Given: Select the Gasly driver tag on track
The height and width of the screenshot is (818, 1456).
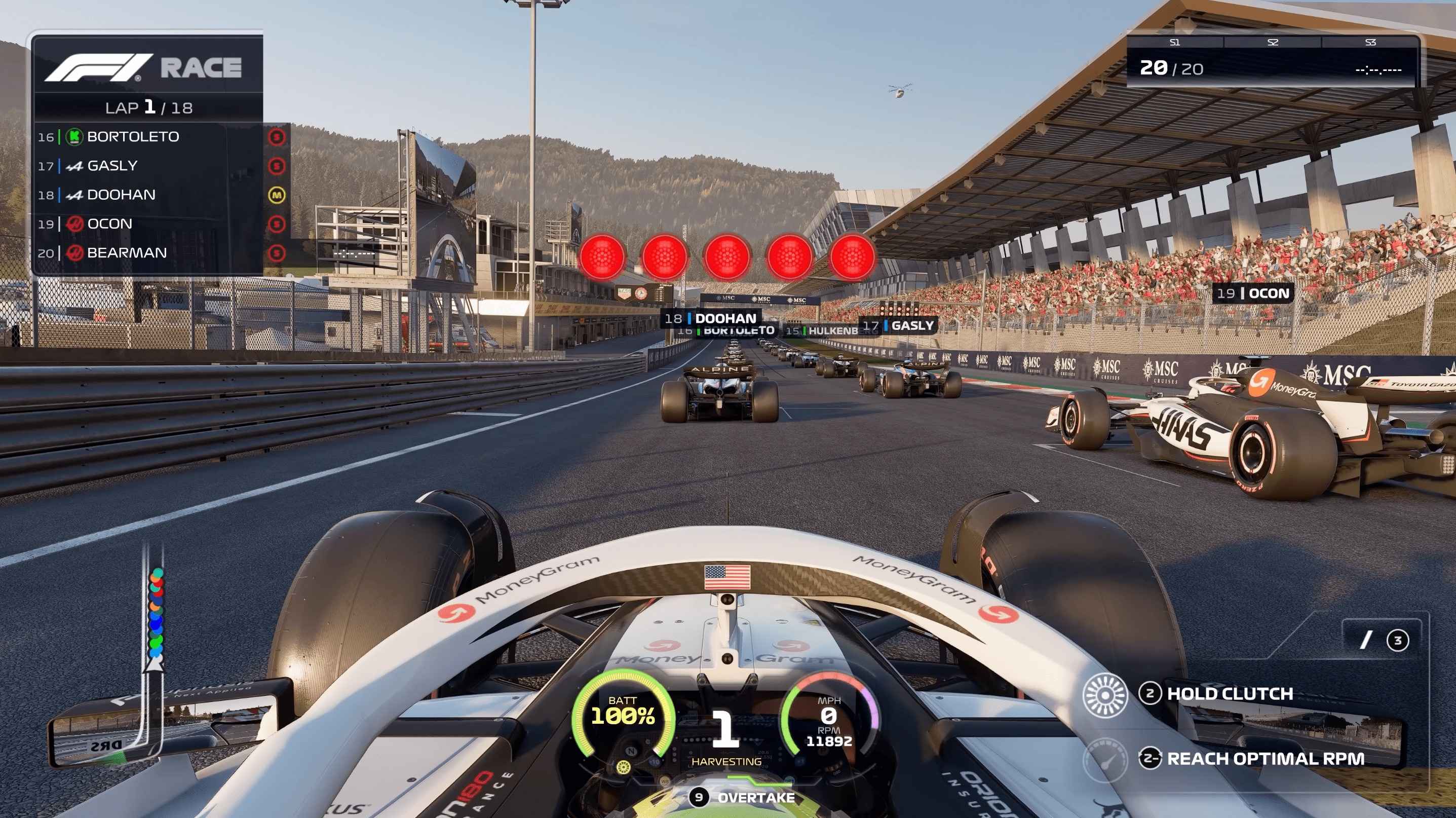Looking at the screenshot, I should tap(899, 325).
